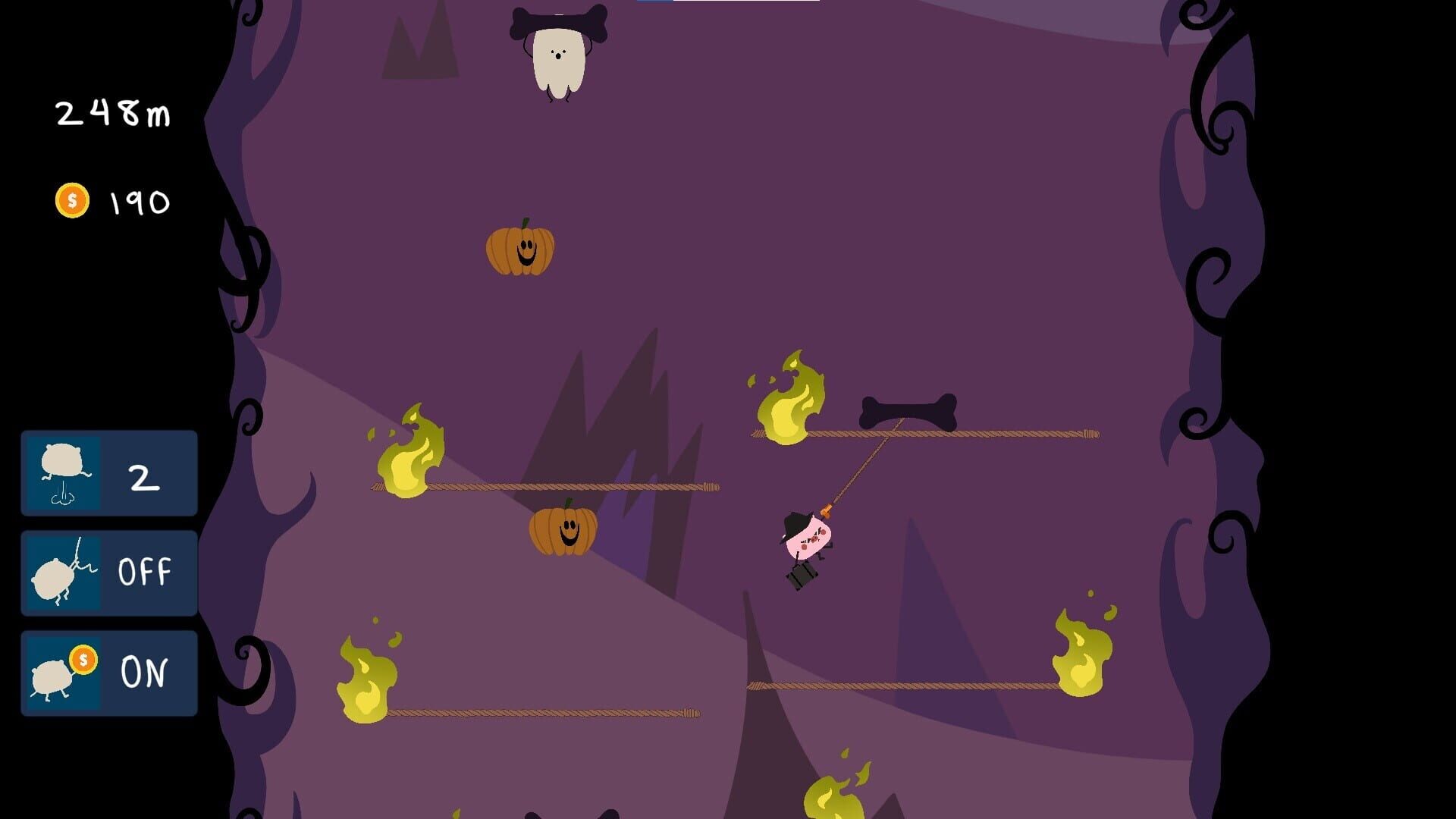Click the dark bone on the right platform
Image resolution: width=1456 pixels, height=819 pixels.
click(910, 409)
